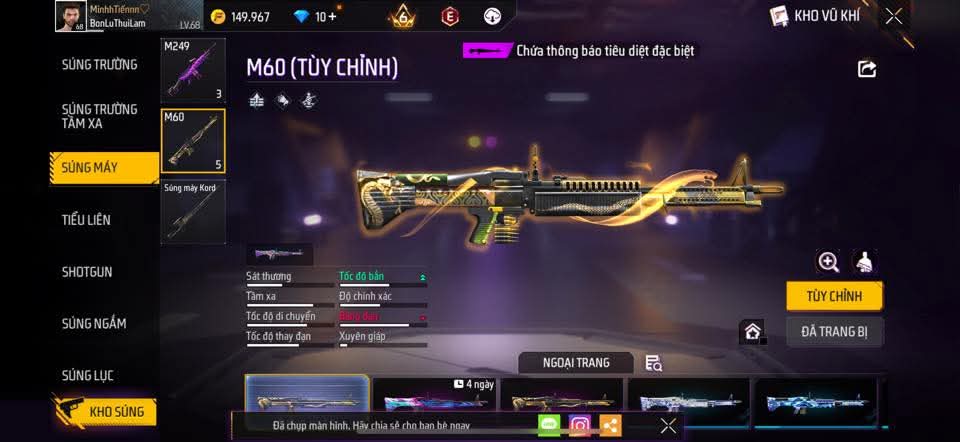Image resolution: width=960 pixels, height=442 pixels.
Task: Choose the Shotgun category
Action: [x=87, y=272]
